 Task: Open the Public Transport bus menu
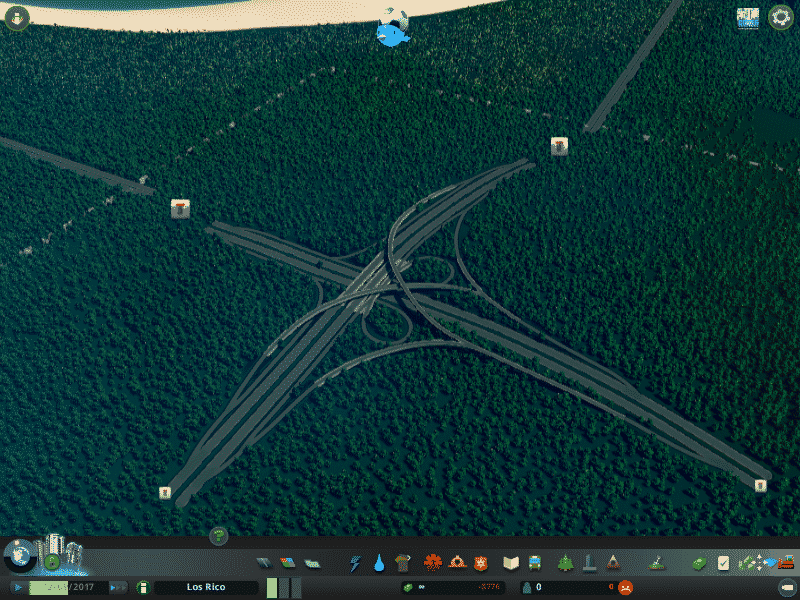[x=535, y=563]
